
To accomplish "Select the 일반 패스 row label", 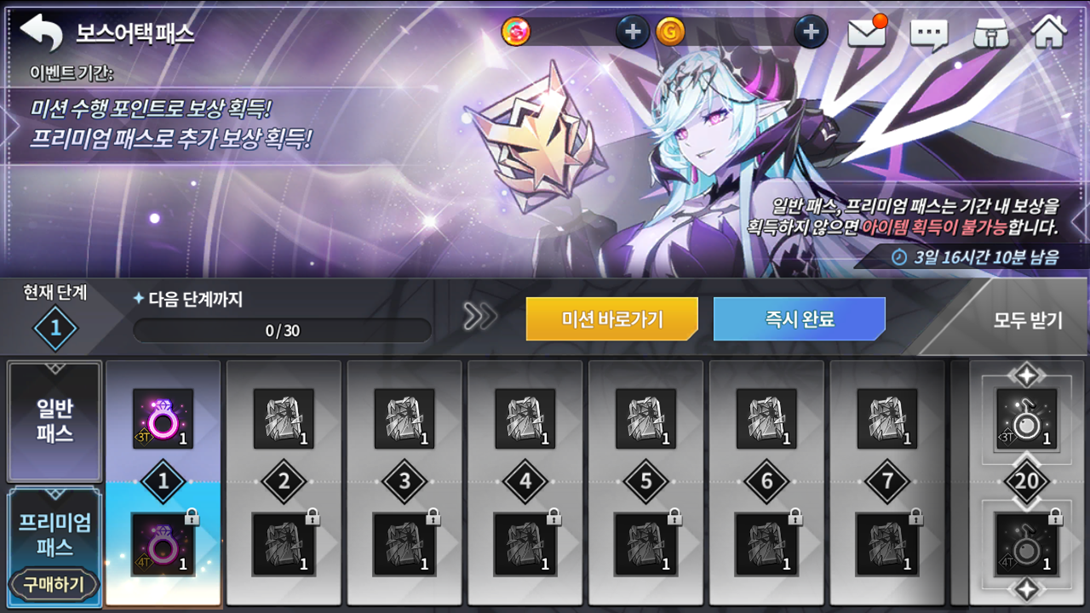I will pos(55,422).
